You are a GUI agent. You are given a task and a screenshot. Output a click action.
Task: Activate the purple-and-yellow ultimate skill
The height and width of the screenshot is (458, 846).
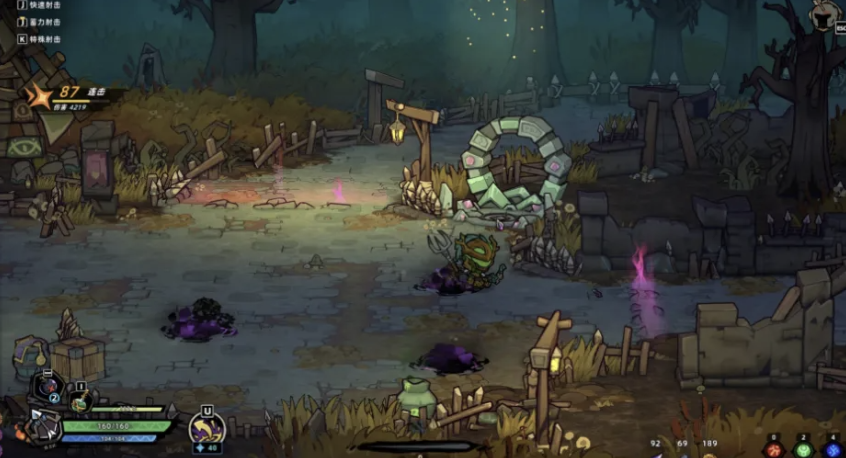point(206,428)
